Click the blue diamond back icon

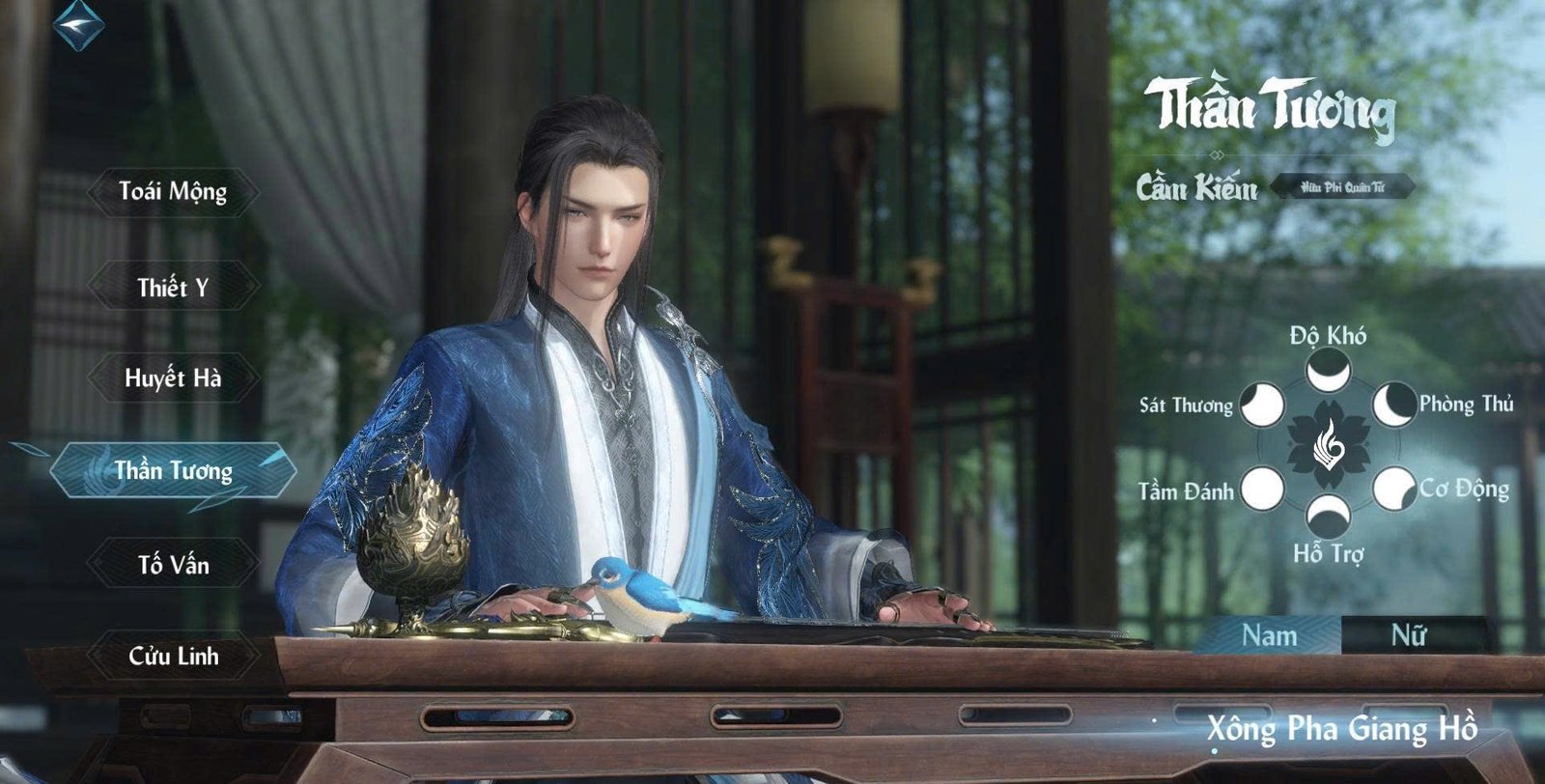coord(78,23)
